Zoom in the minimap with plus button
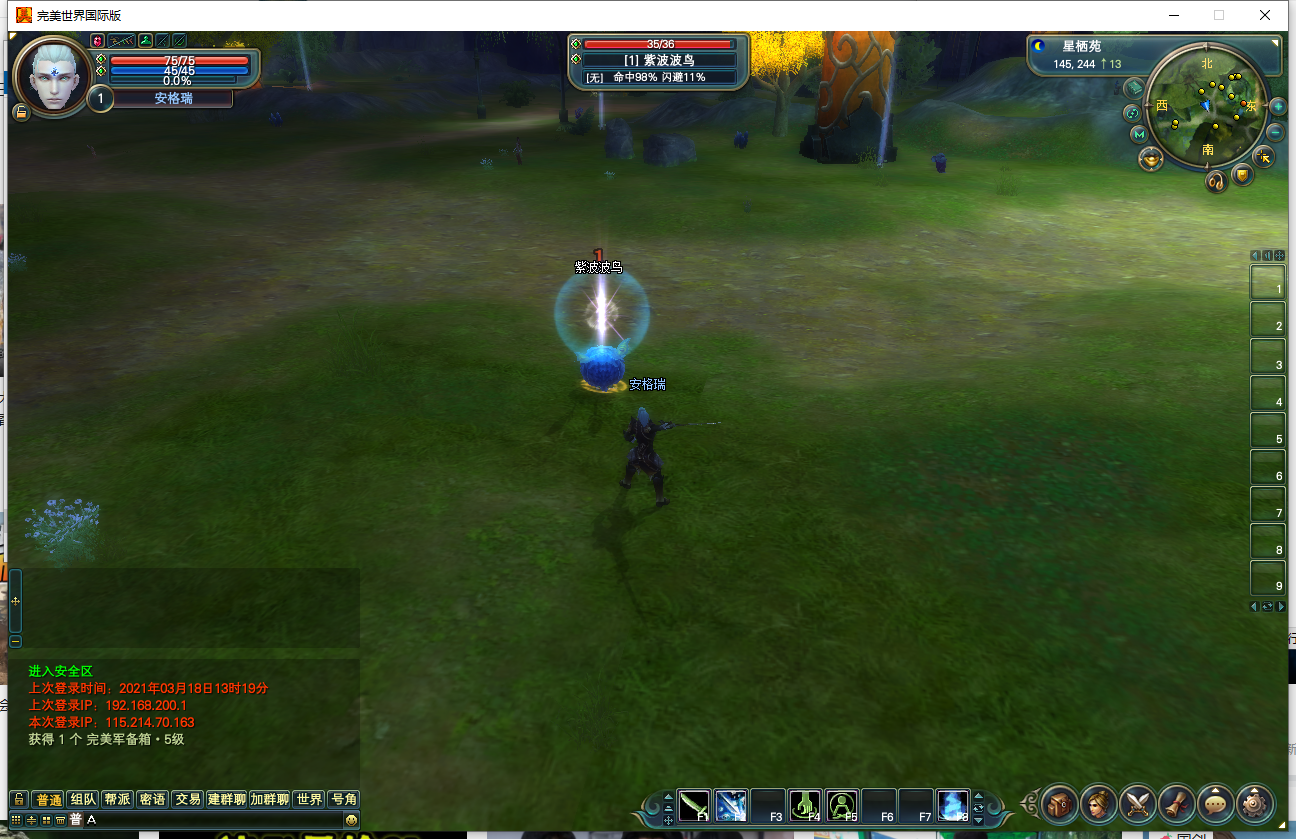This screenshot has height=839, width=1296. point(1278,106)
